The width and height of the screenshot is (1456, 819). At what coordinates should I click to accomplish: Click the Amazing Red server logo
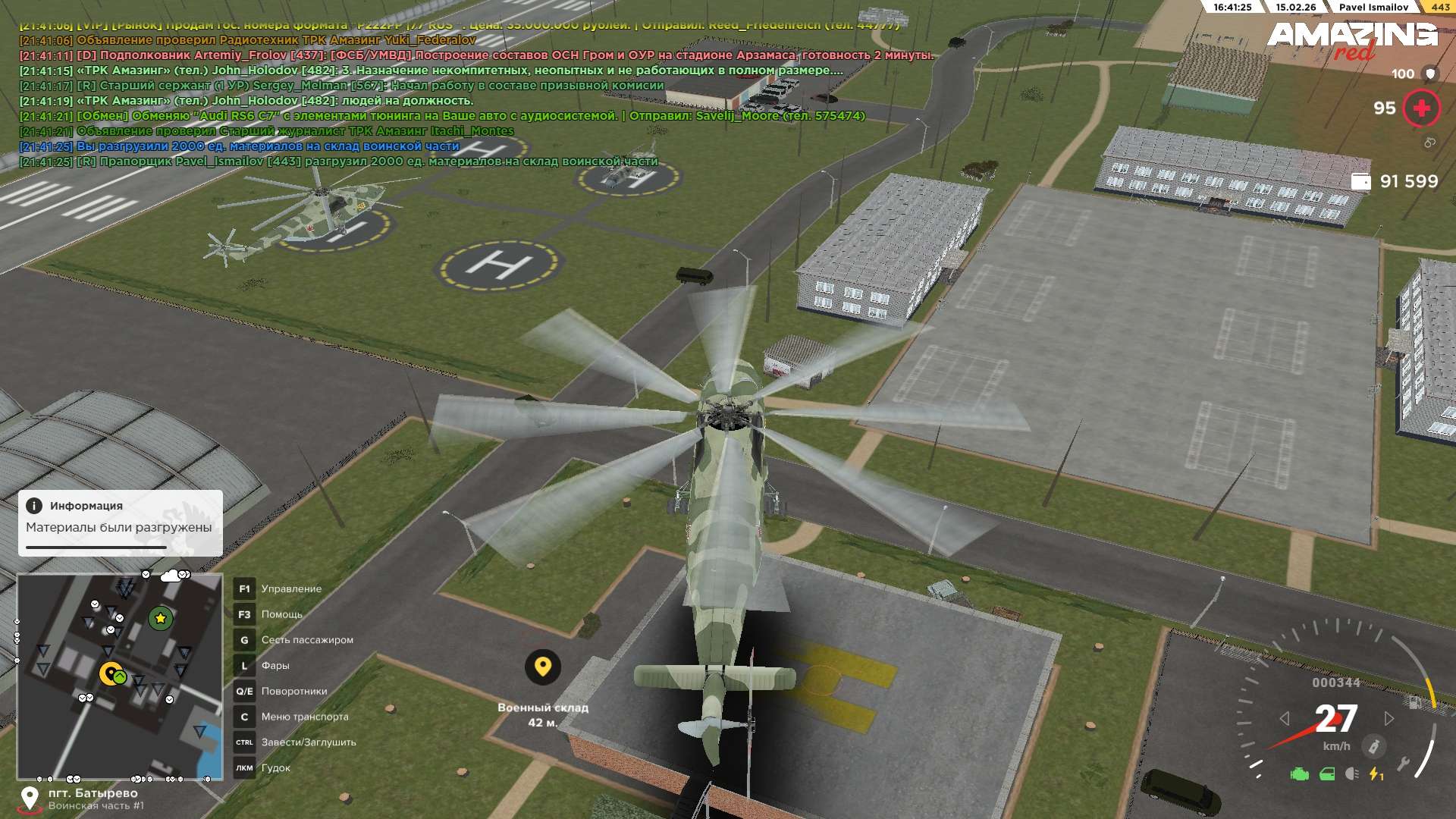click(1352, 39)
